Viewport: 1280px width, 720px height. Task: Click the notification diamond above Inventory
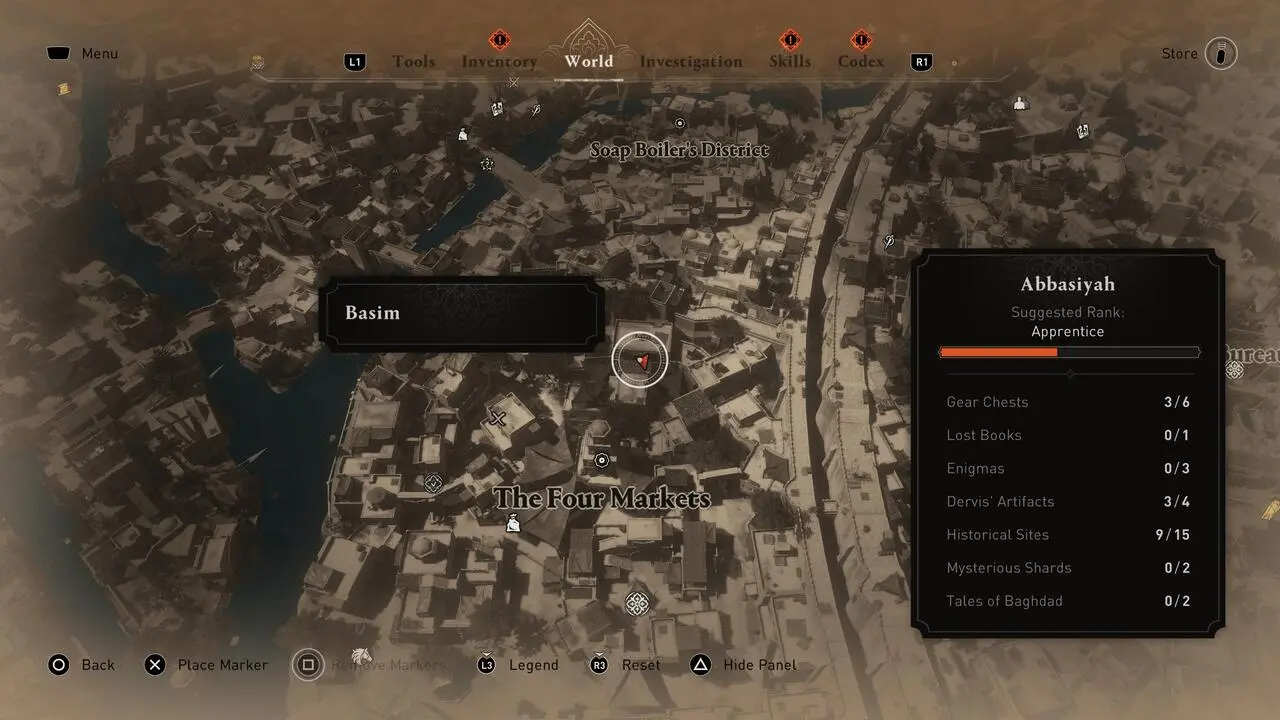pos(498,40)
